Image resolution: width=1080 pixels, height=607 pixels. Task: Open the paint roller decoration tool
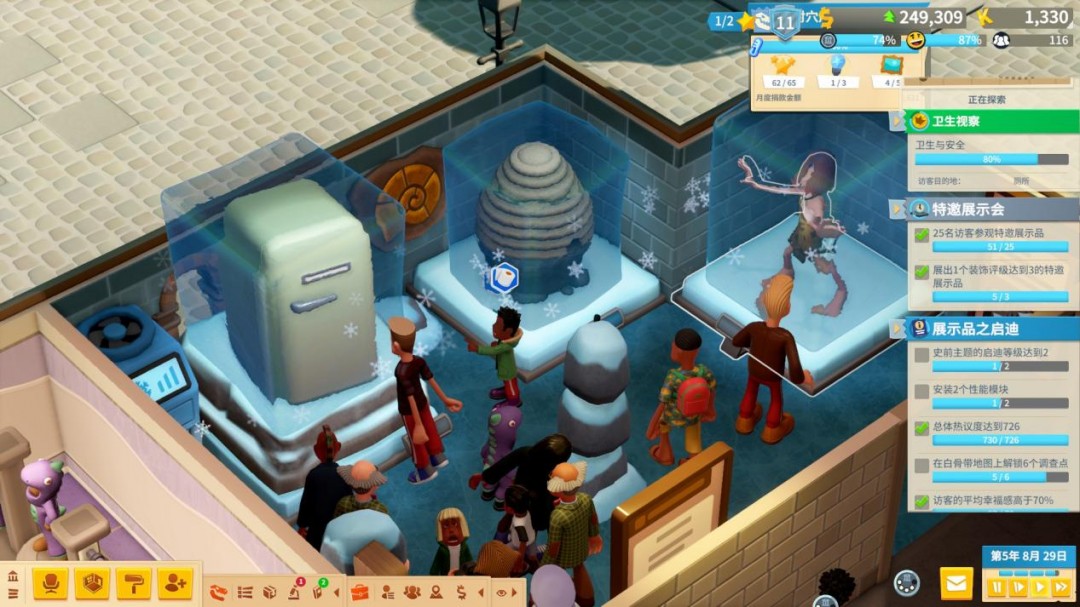[133, 583]
